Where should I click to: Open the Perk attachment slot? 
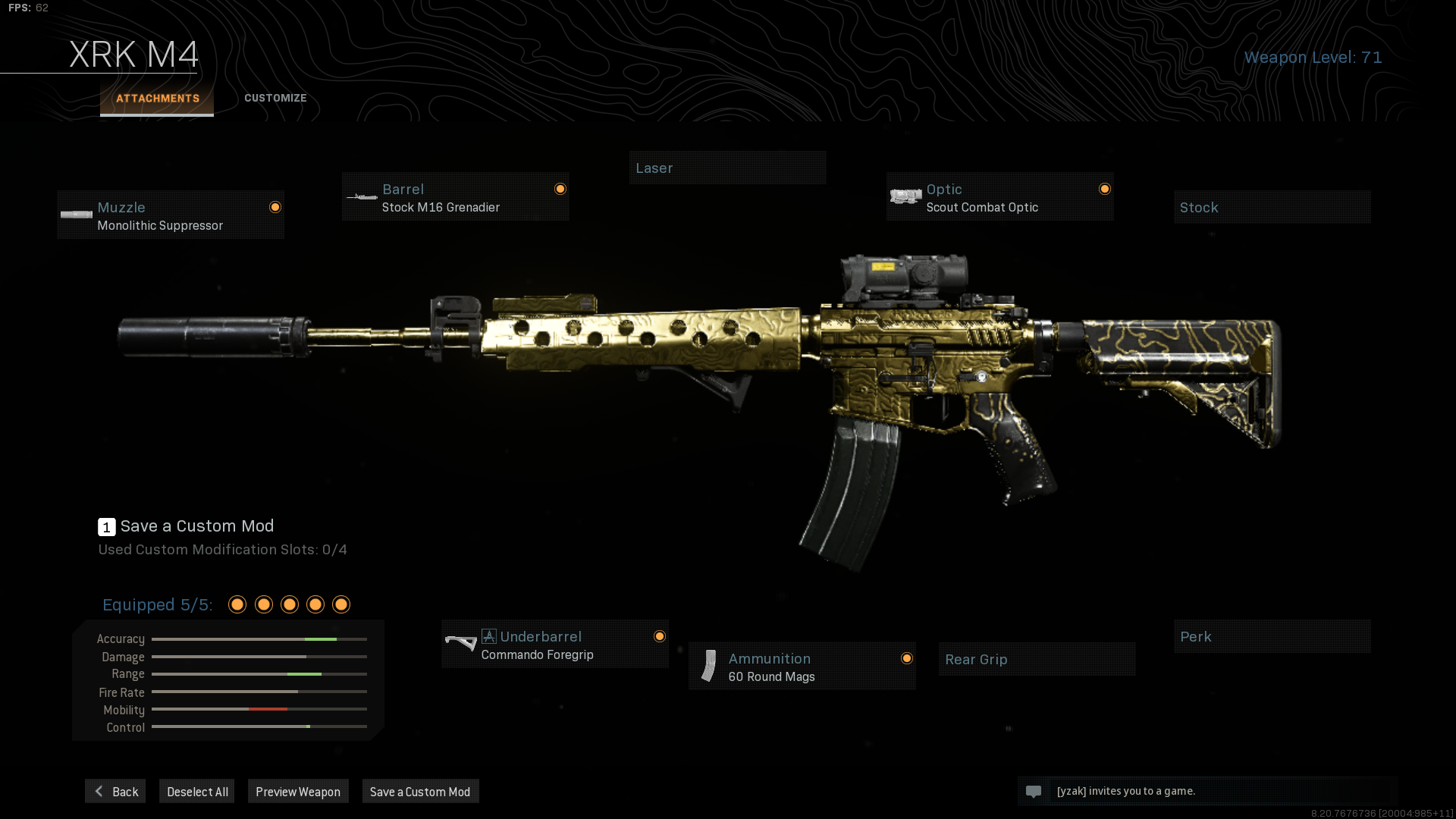pyautogui.click(x=1272, y=636)
